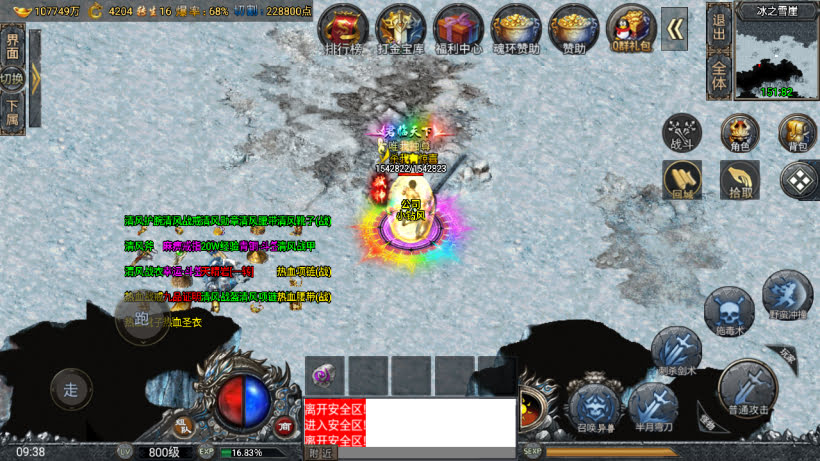The image size is (820, 461).
Task: Click the 退出 exit button
Action: pyautogui.click(x=718, y=28)
